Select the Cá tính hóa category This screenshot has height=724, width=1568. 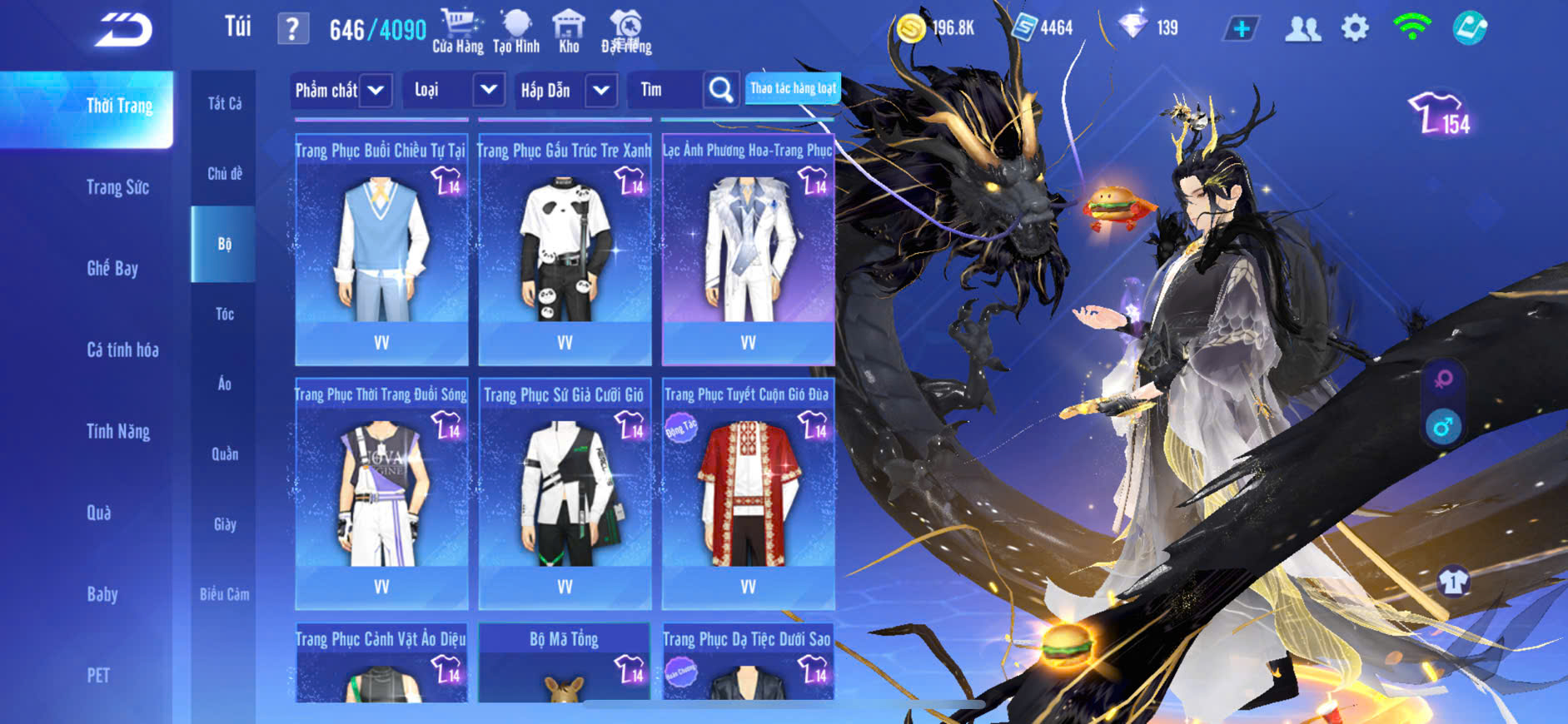pyautogui.click(x=122, y=350)
